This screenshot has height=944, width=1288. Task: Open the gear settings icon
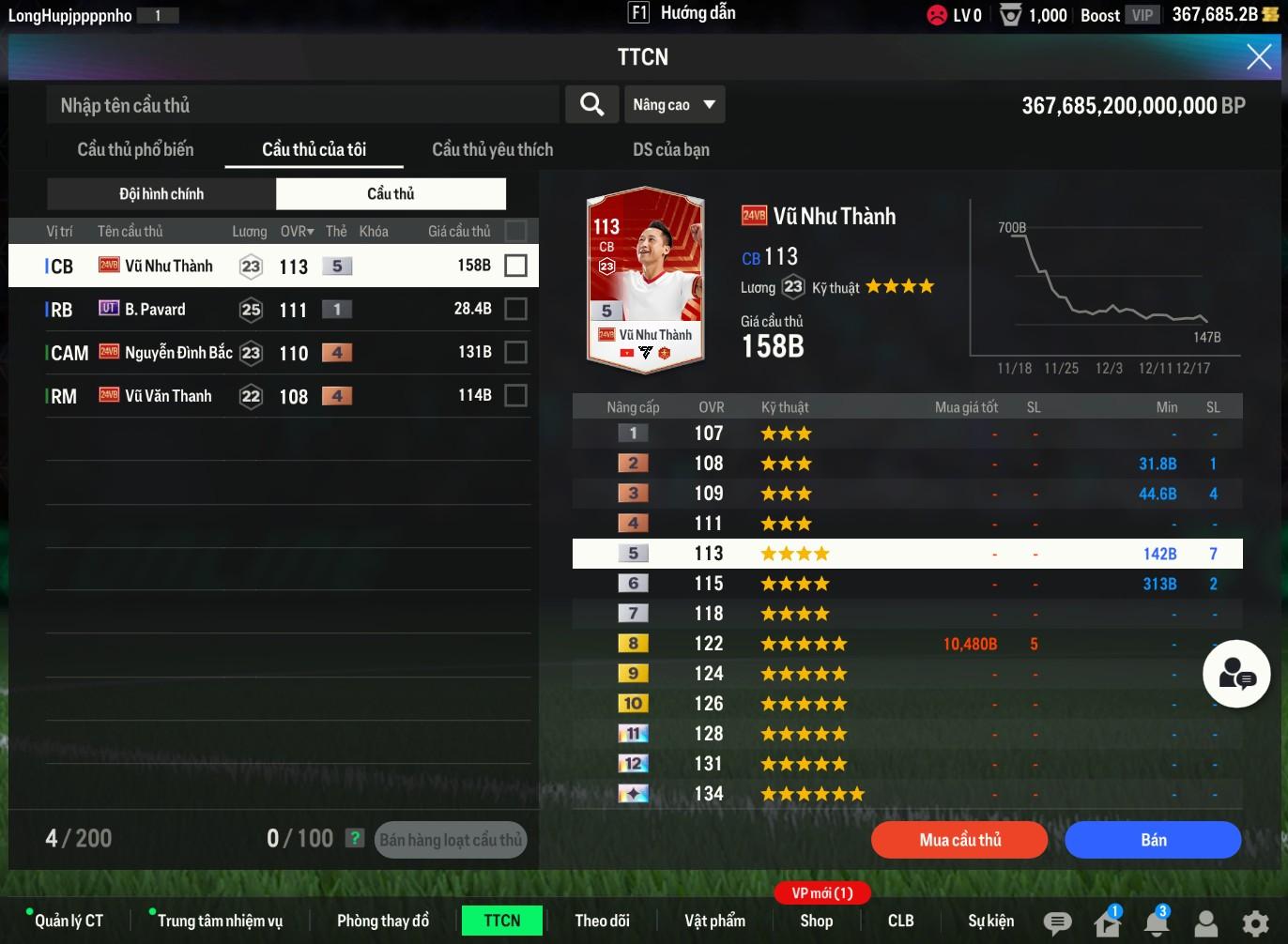pyautogui.click(x=1254, y=922)
